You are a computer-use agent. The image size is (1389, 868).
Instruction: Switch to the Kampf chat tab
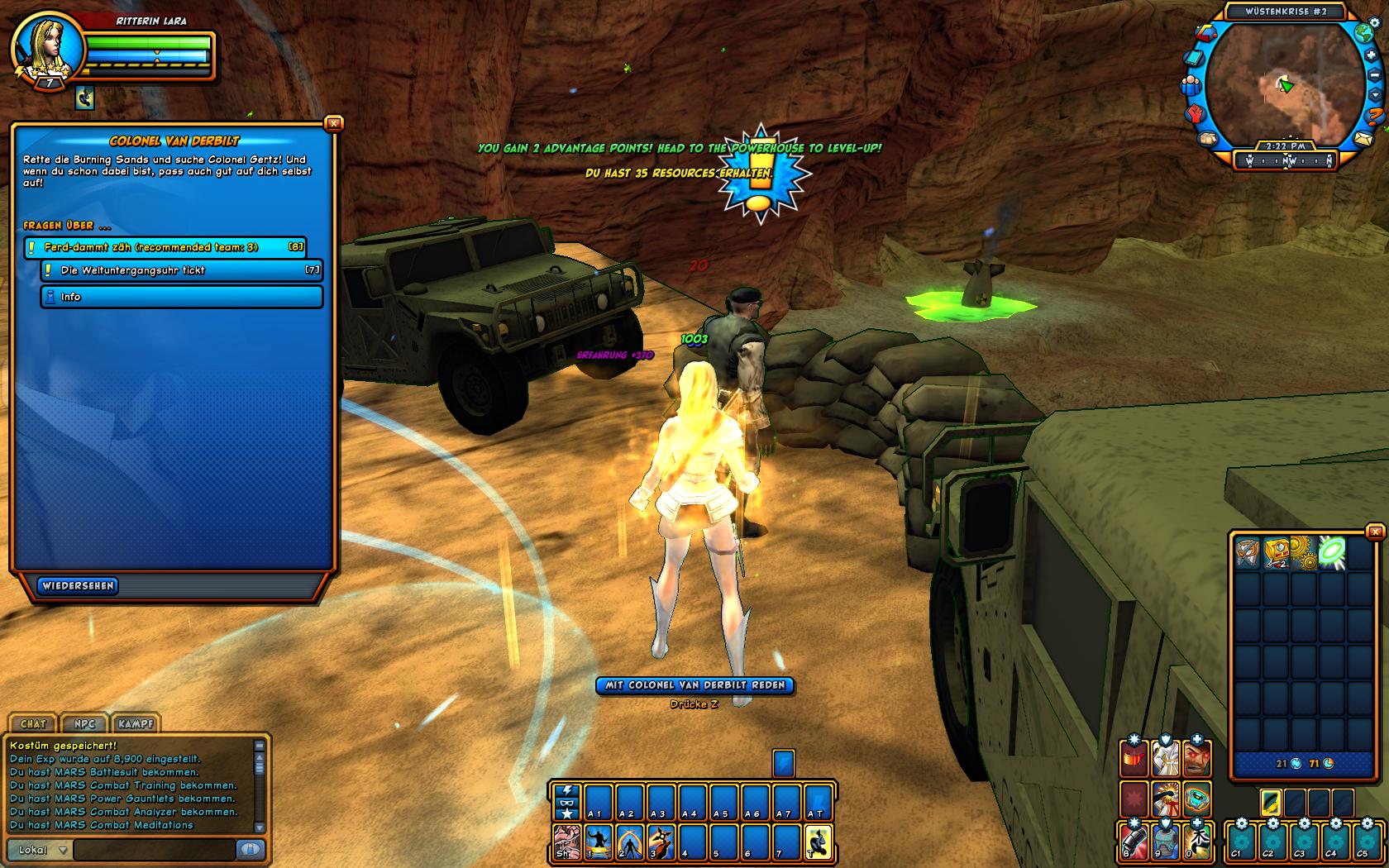[x=136, y=724]
